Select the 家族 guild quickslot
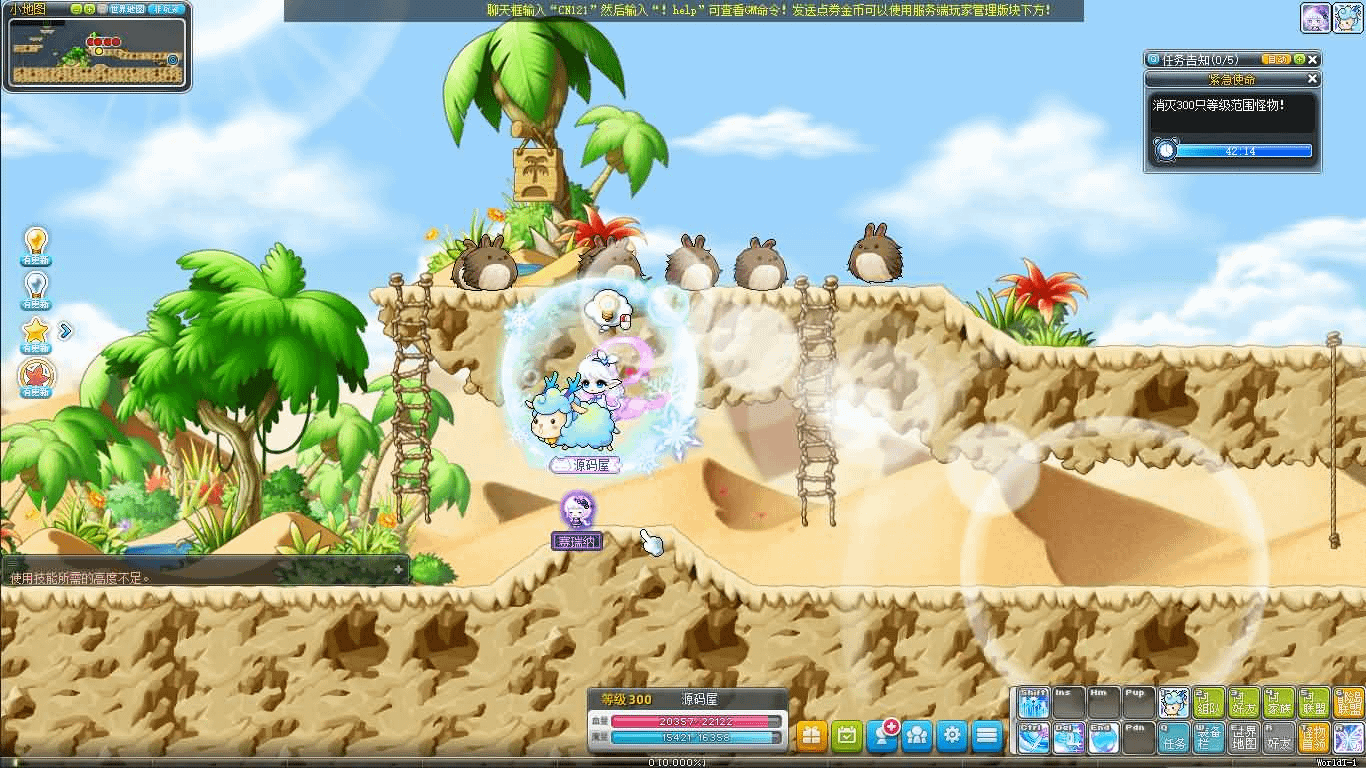The width and height of the screenshot is (1366, 768). coord(1279,703)
